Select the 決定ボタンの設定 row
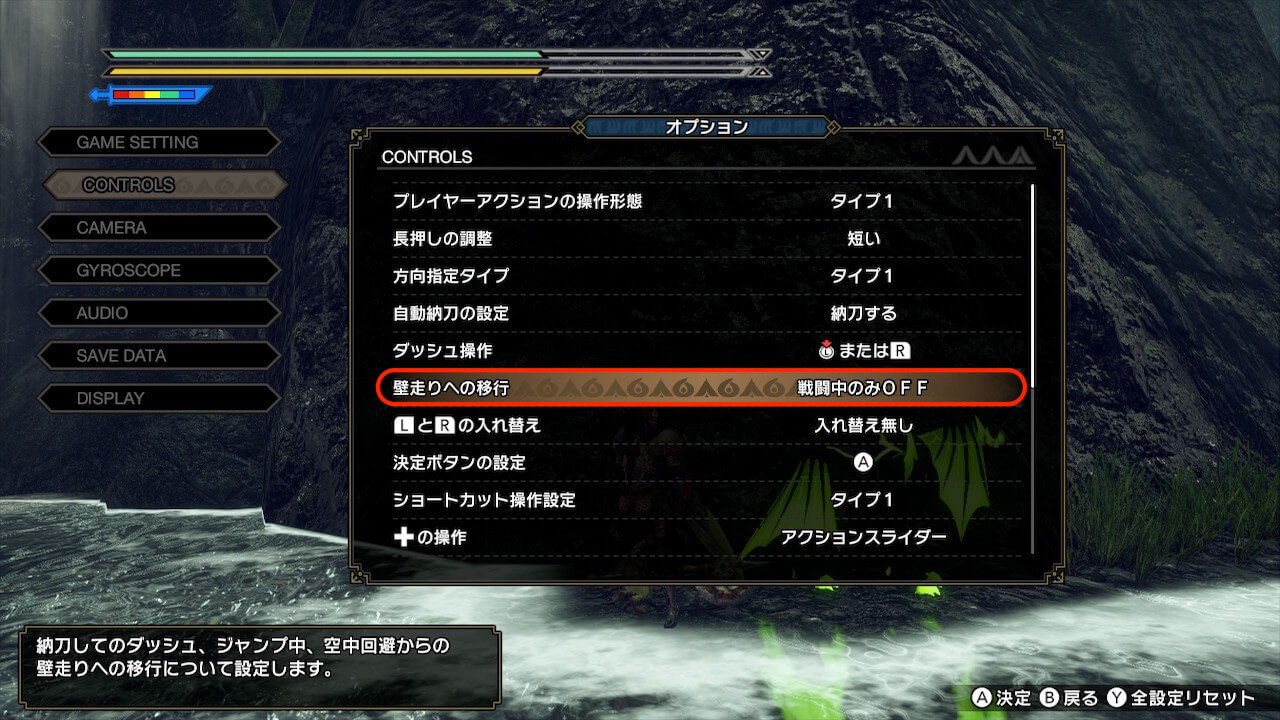Image resolution: width=1280 pixels, height=720 pixels. 700,463
